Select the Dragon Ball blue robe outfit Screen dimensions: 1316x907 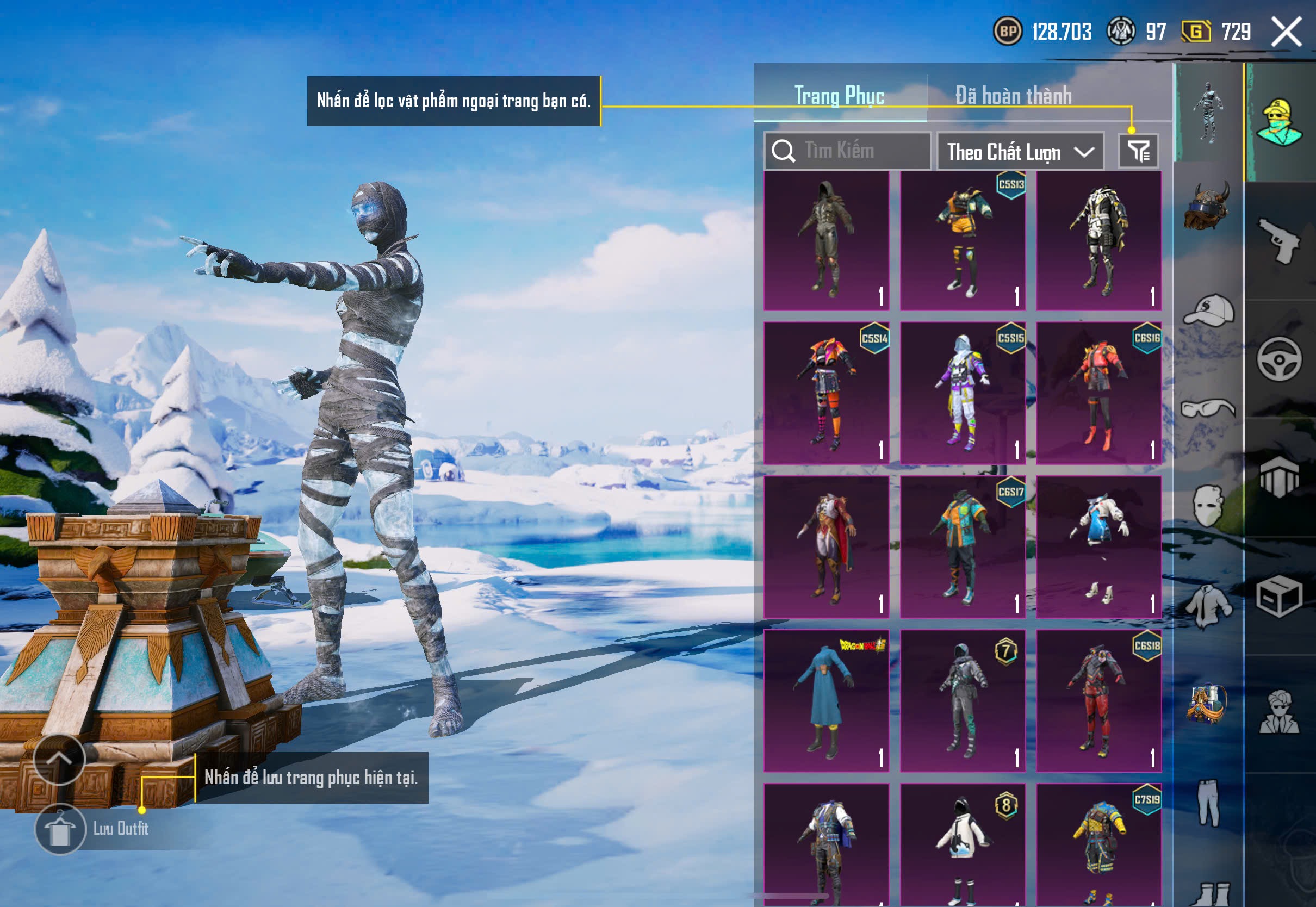tap(826, 700)
